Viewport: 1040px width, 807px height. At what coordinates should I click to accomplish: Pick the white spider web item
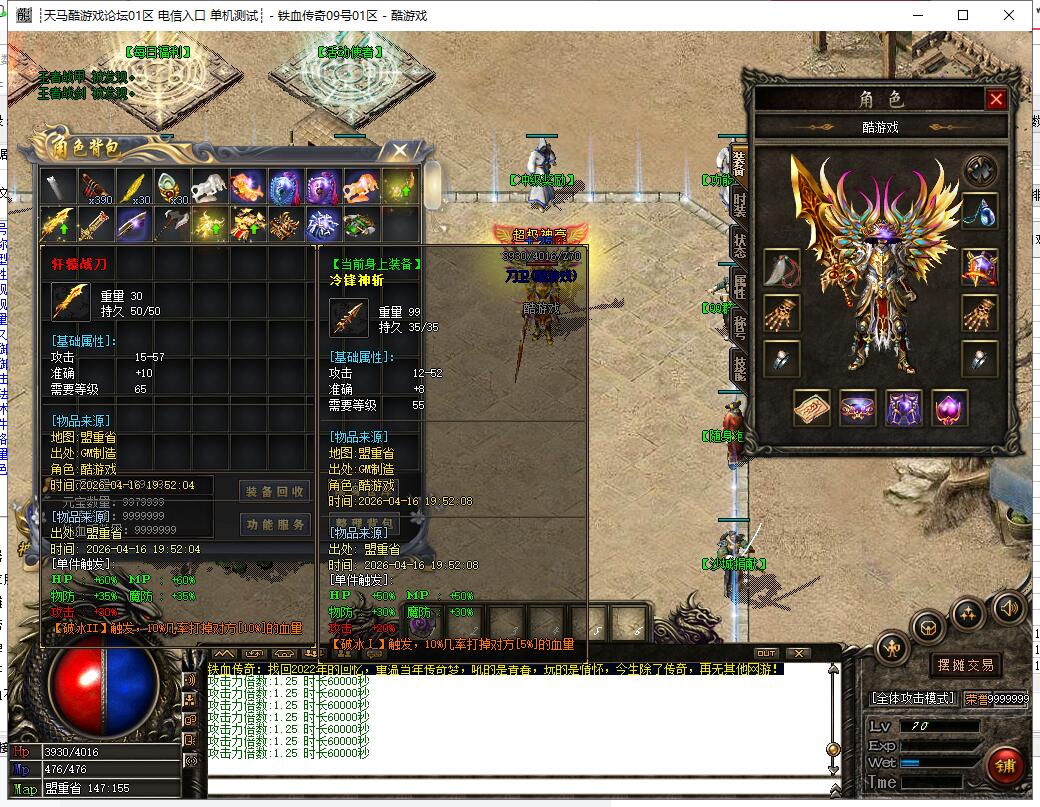pyautogui.click(x=323, y=224)
